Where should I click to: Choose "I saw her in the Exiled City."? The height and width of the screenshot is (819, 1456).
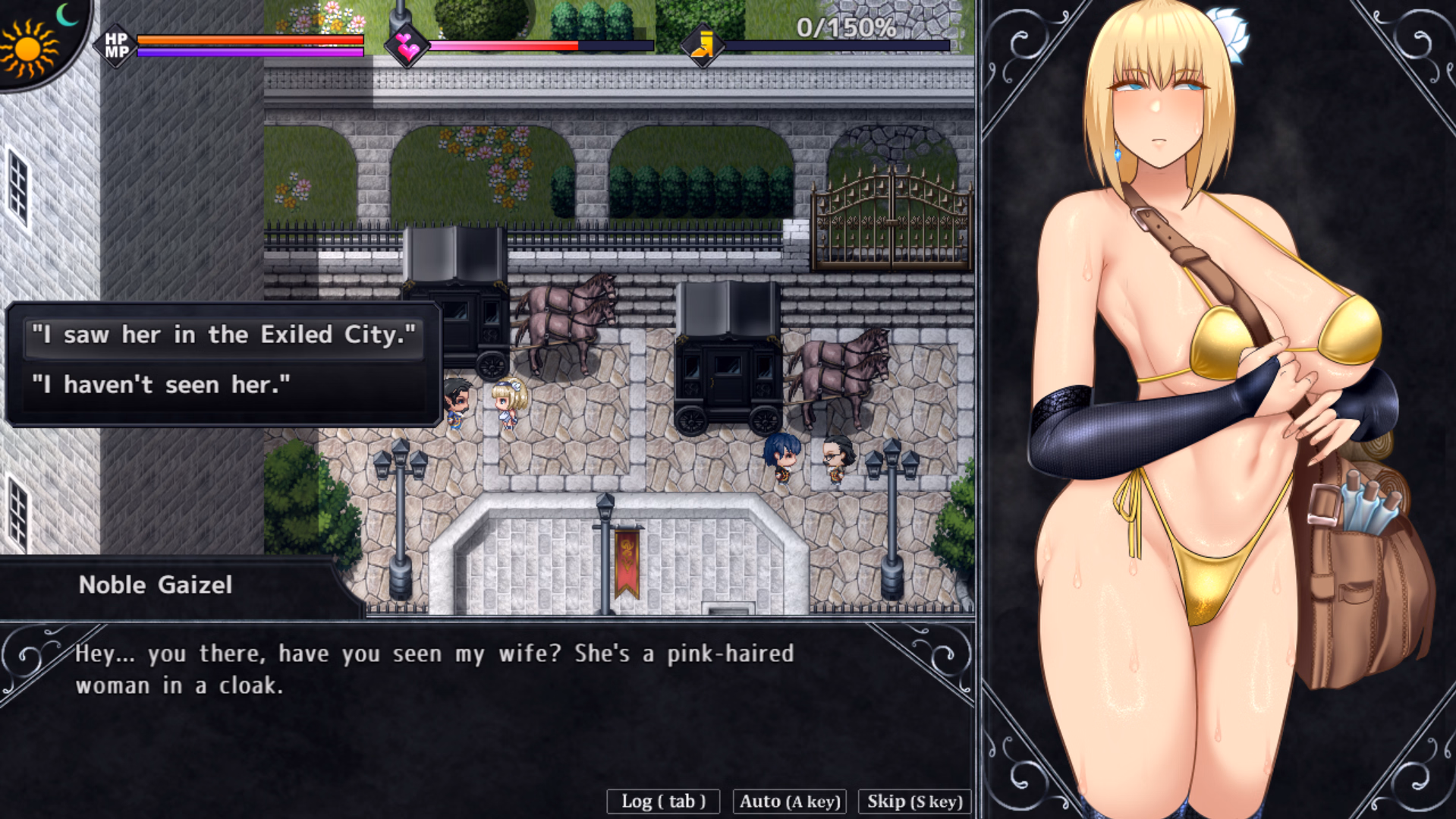[x=224, y=335]
